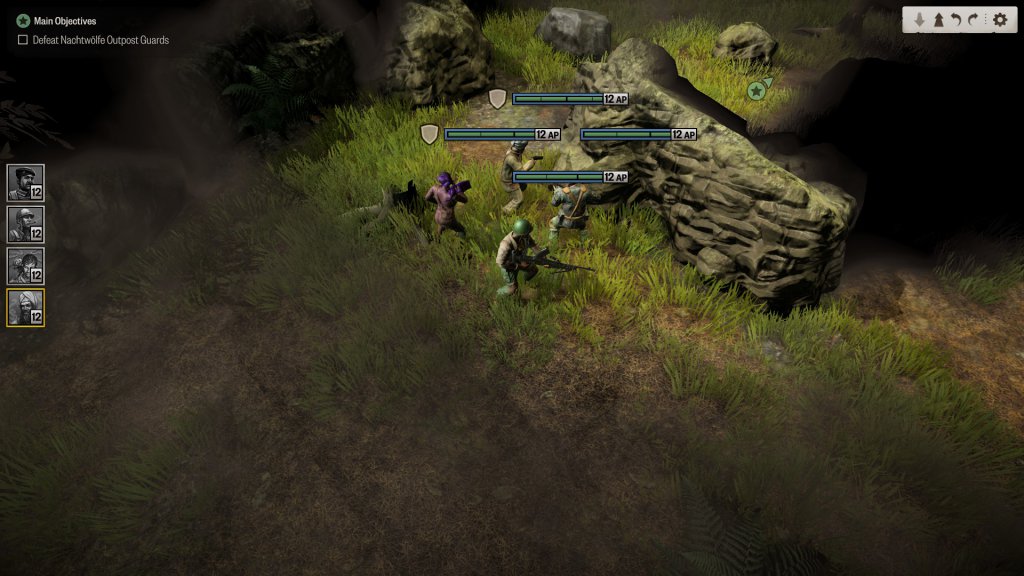Screen dimensions: 1024x576
Task: Rotate camera with the right curved arrow
Action: tap(975, 20)
